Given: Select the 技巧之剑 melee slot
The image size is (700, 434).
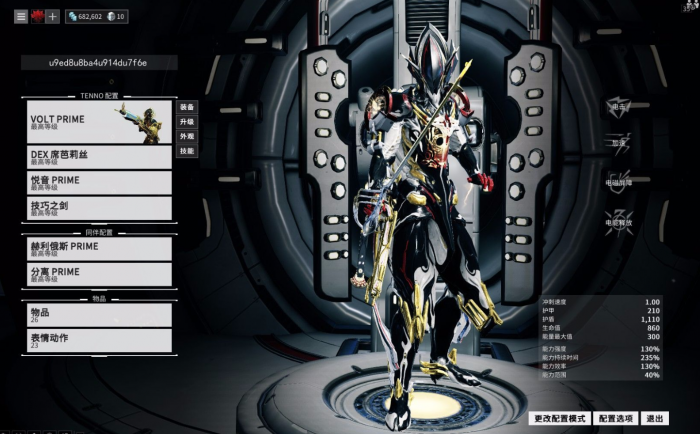Looking at the screenshot, I should click(99, 207).
